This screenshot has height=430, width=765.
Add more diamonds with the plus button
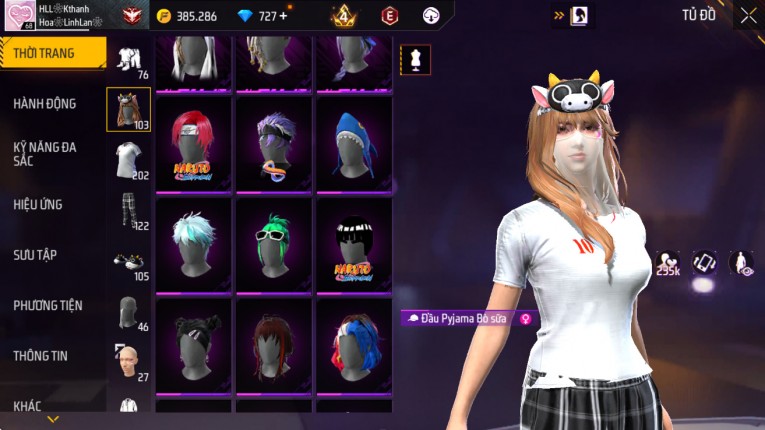283,16
